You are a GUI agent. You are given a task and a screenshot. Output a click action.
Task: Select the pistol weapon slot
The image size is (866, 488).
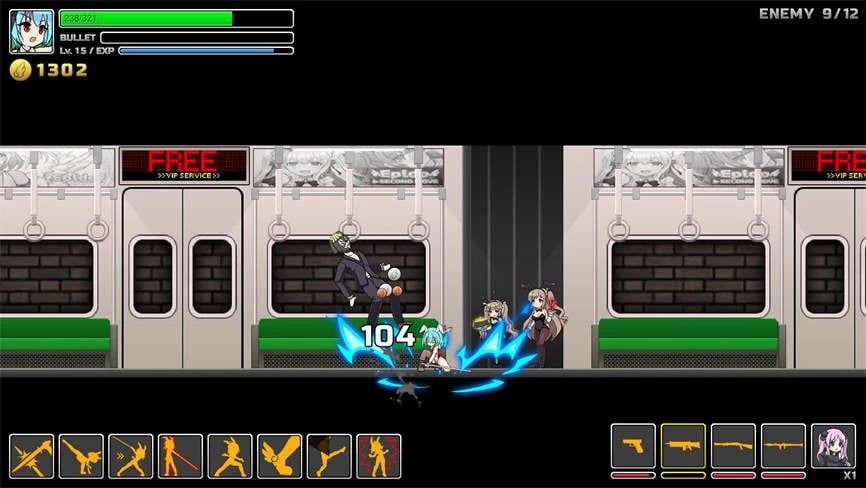633,446
